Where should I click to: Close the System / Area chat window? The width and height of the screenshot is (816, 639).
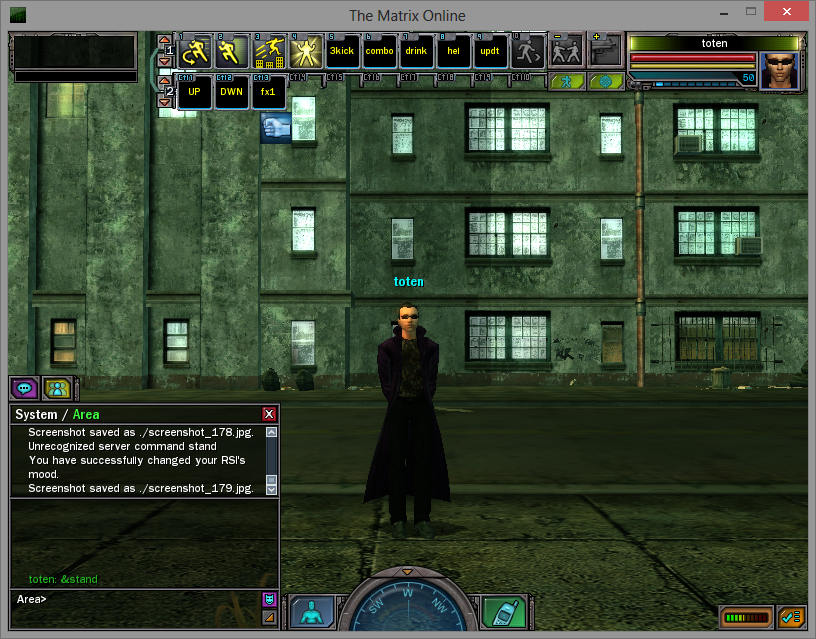[x=268, y=414]
